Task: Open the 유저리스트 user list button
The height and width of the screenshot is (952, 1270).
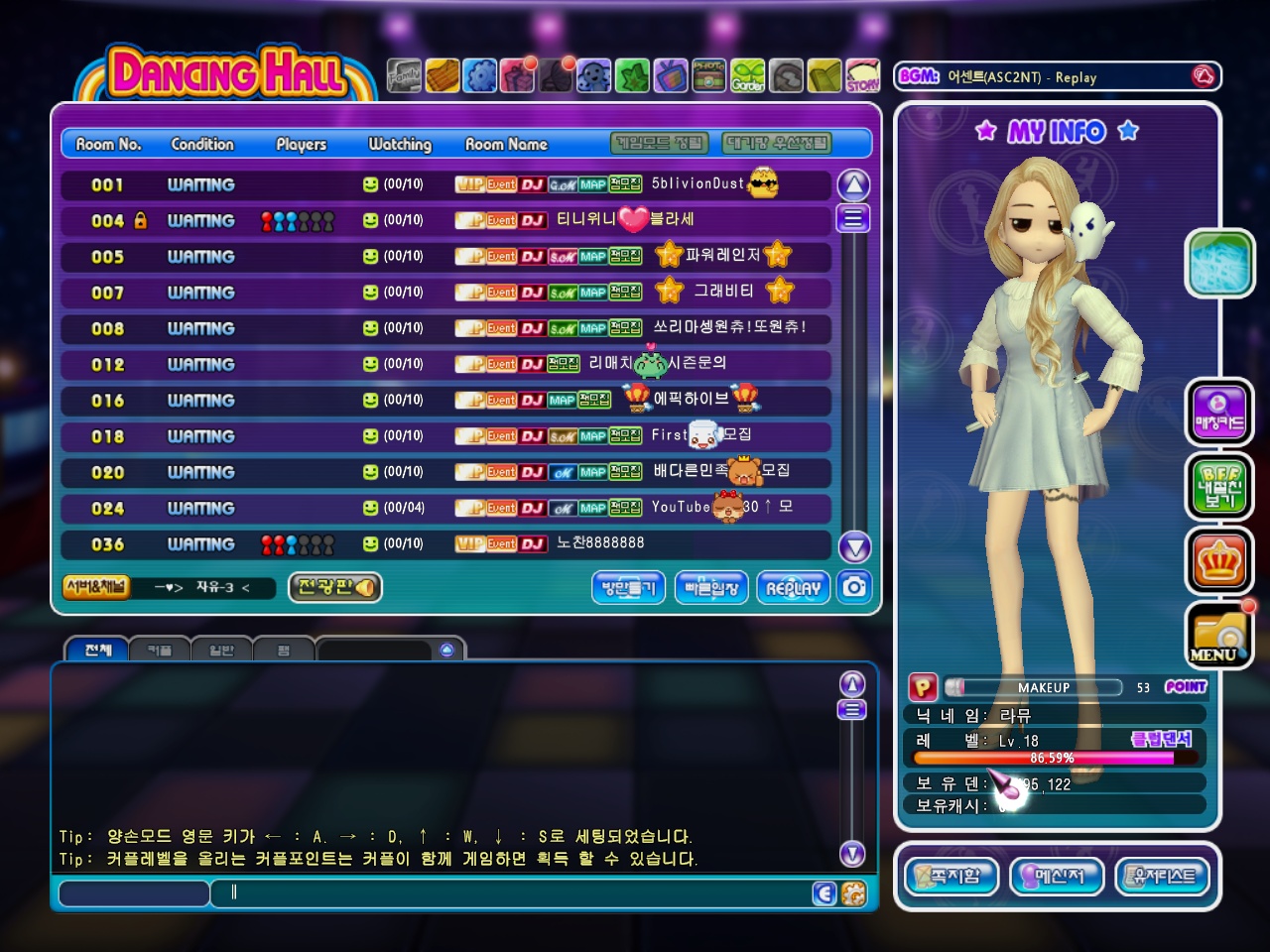Action: 1163,877
